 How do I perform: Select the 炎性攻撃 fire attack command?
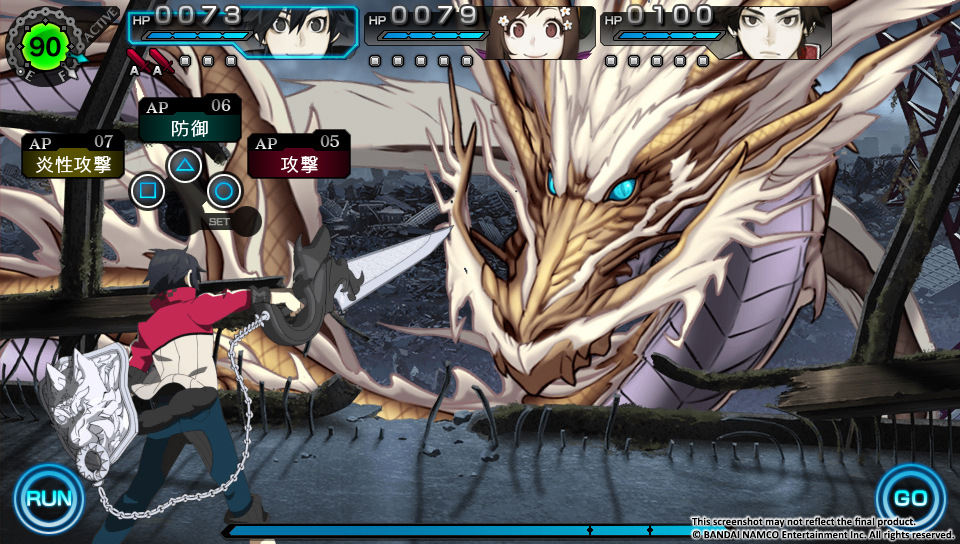click(x=73, y=163)
